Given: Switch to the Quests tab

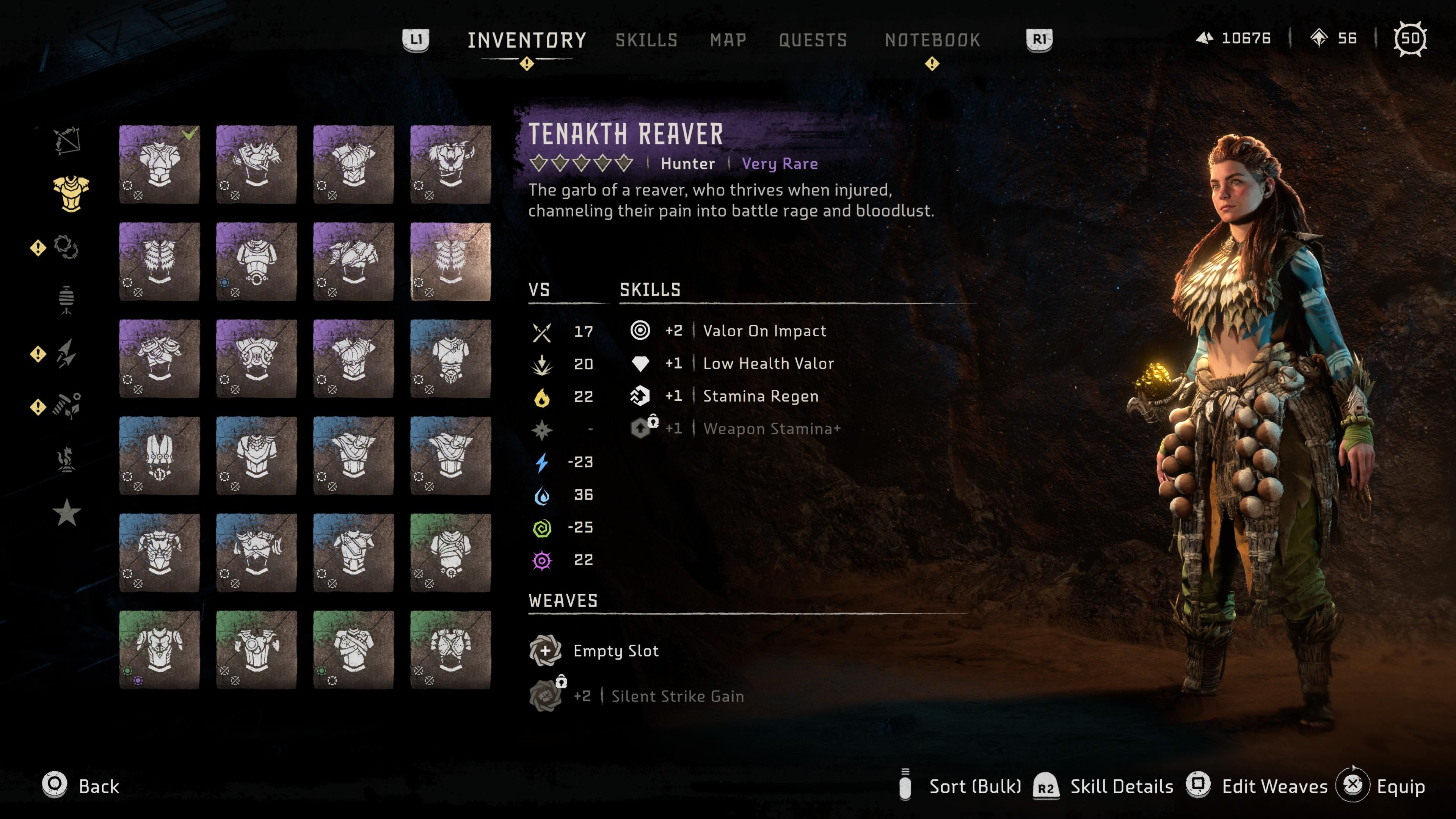Looking at the screenshot, I should pyautogui.click(x=813, y=40).
